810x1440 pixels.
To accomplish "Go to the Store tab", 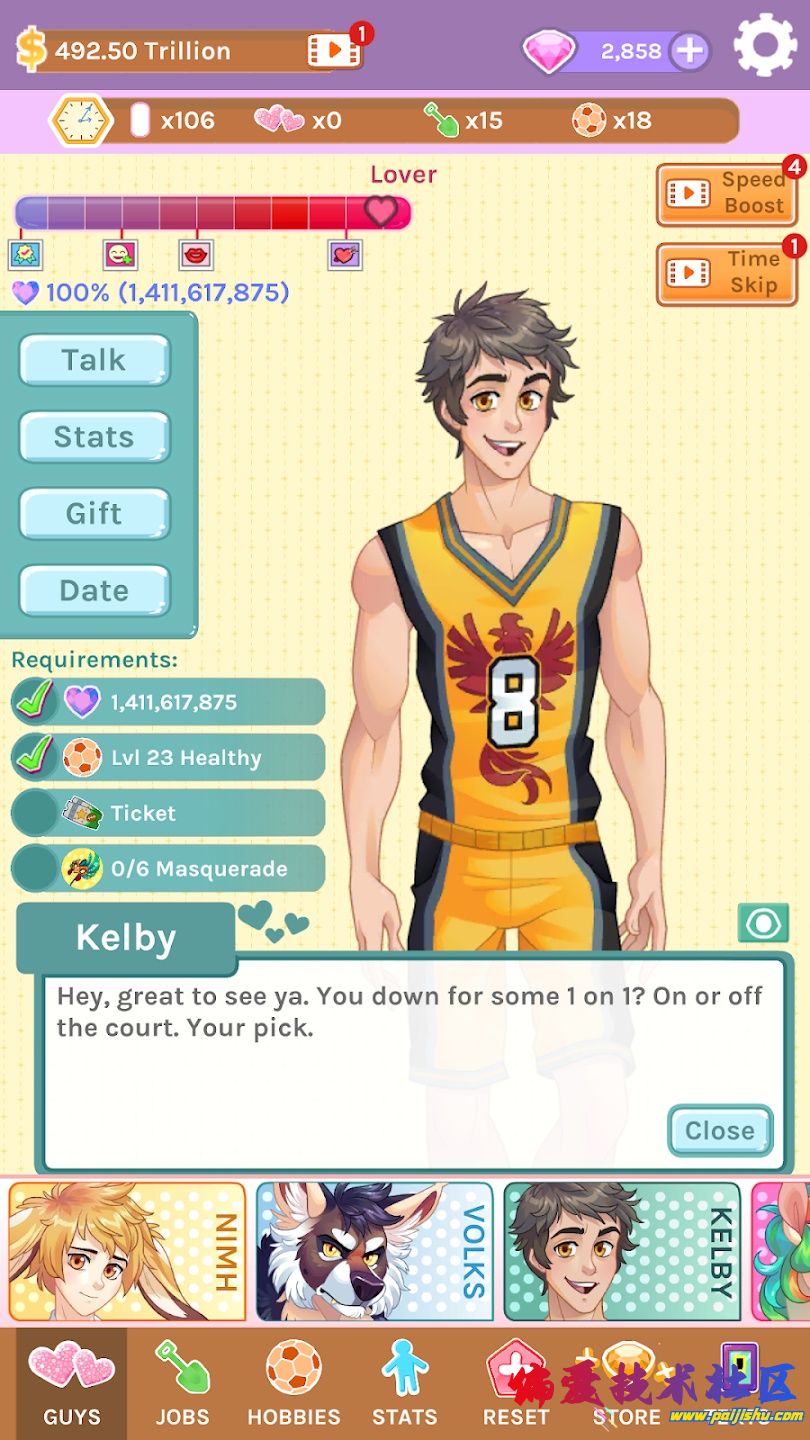I will tap(627, 1385).
